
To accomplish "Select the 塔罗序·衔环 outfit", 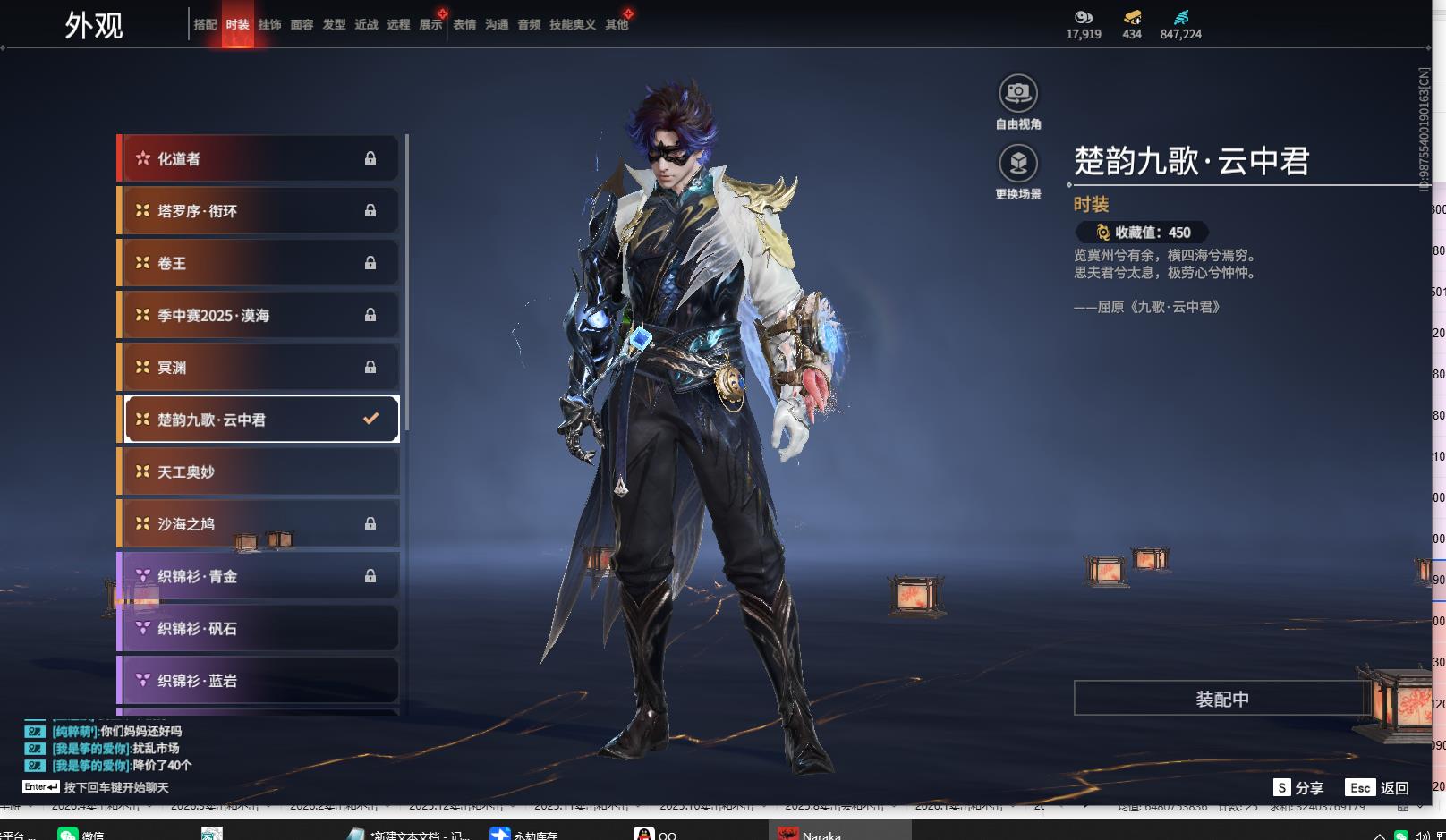I will coord(259,211).
